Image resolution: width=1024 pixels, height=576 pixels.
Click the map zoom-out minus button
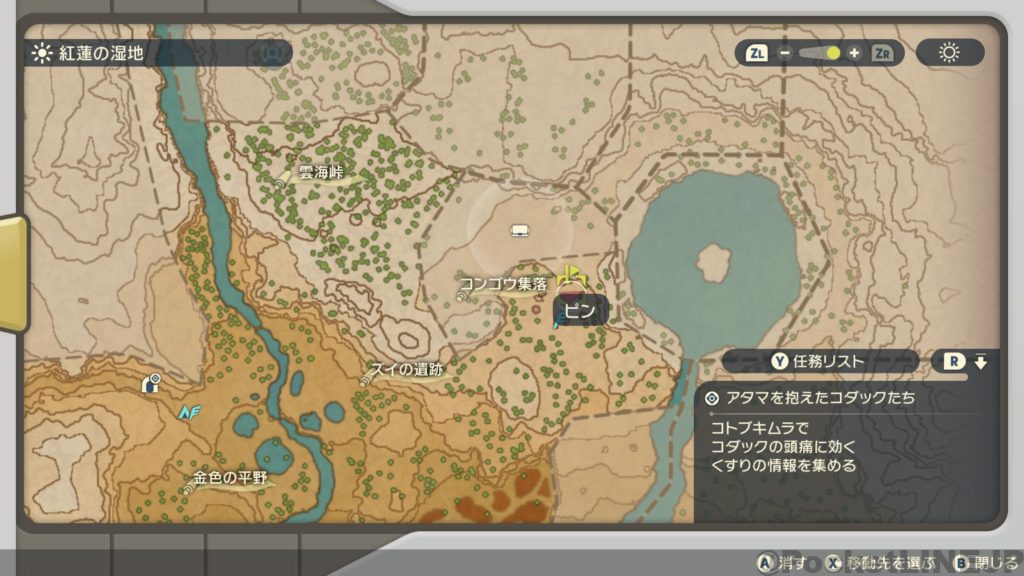pos(786,53)
